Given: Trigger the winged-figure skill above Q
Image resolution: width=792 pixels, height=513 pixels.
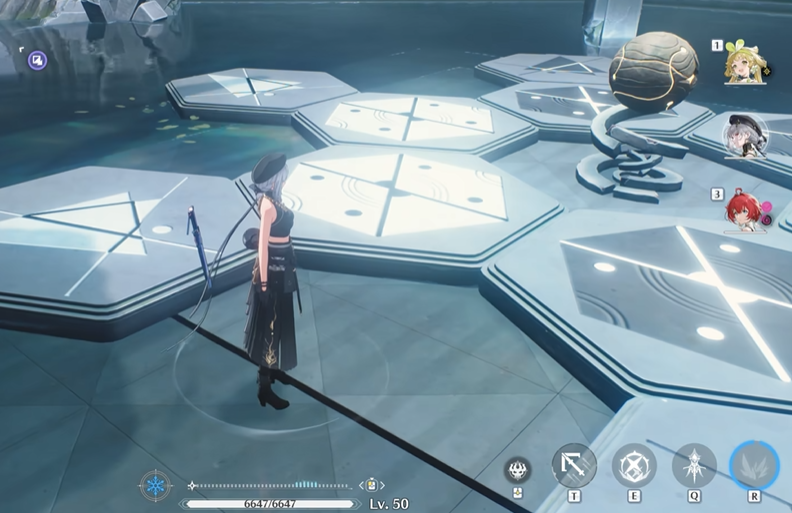Looking at the screenshot, I should click(x=694, y=465).
